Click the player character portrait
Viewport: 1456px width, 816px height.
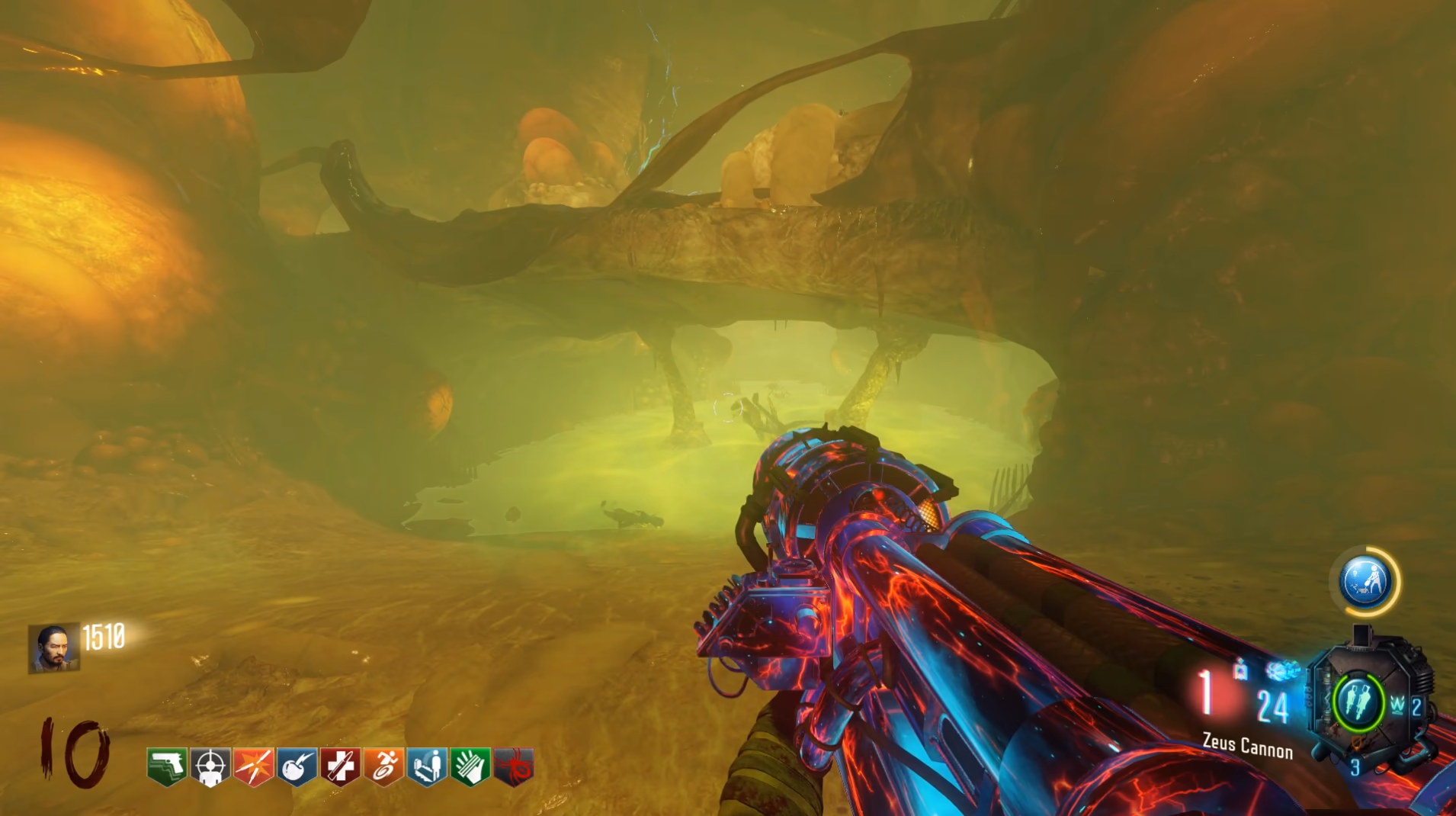pos(53,647)
